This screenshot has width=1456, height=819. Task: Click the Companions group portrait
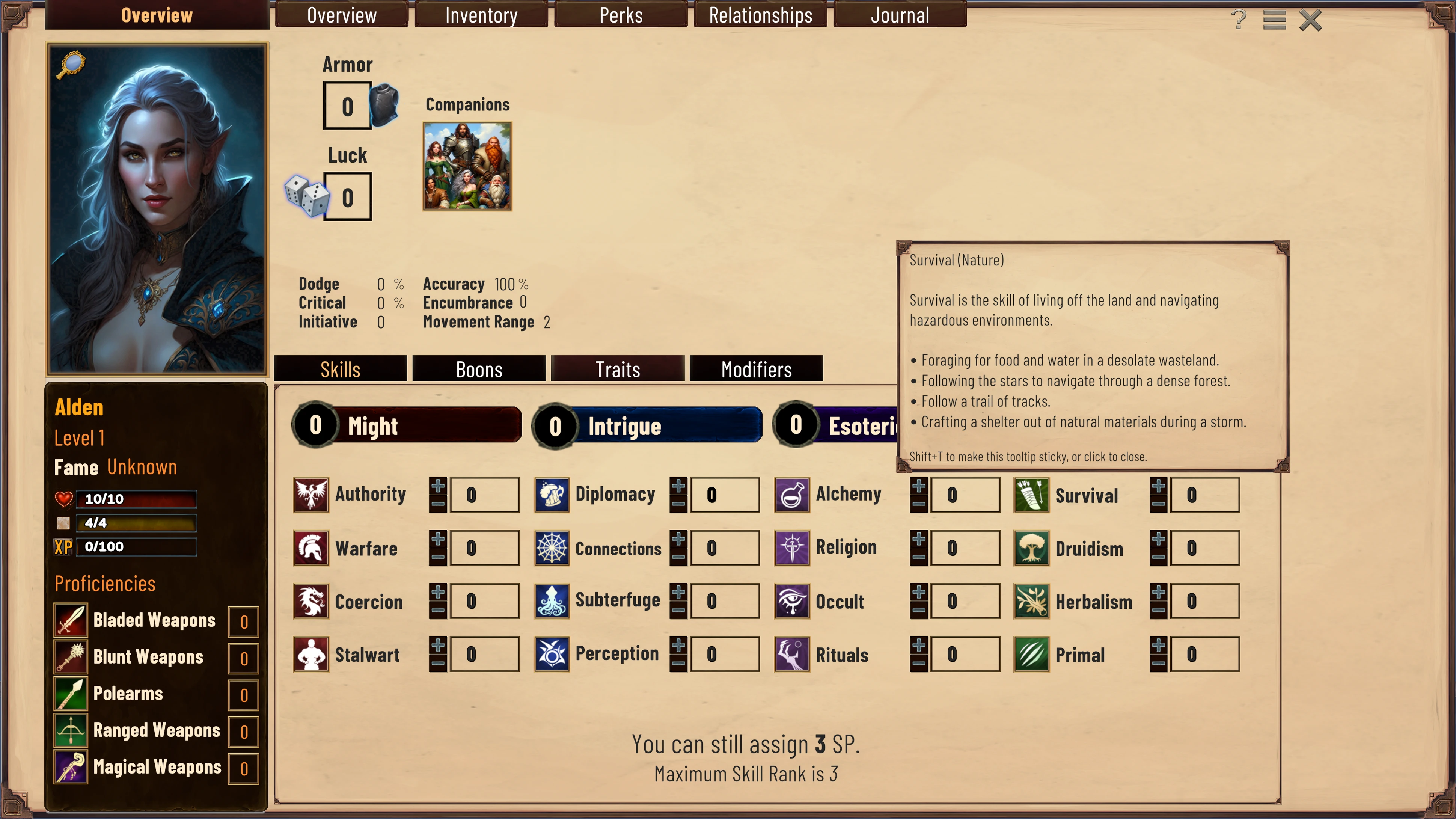467,166
